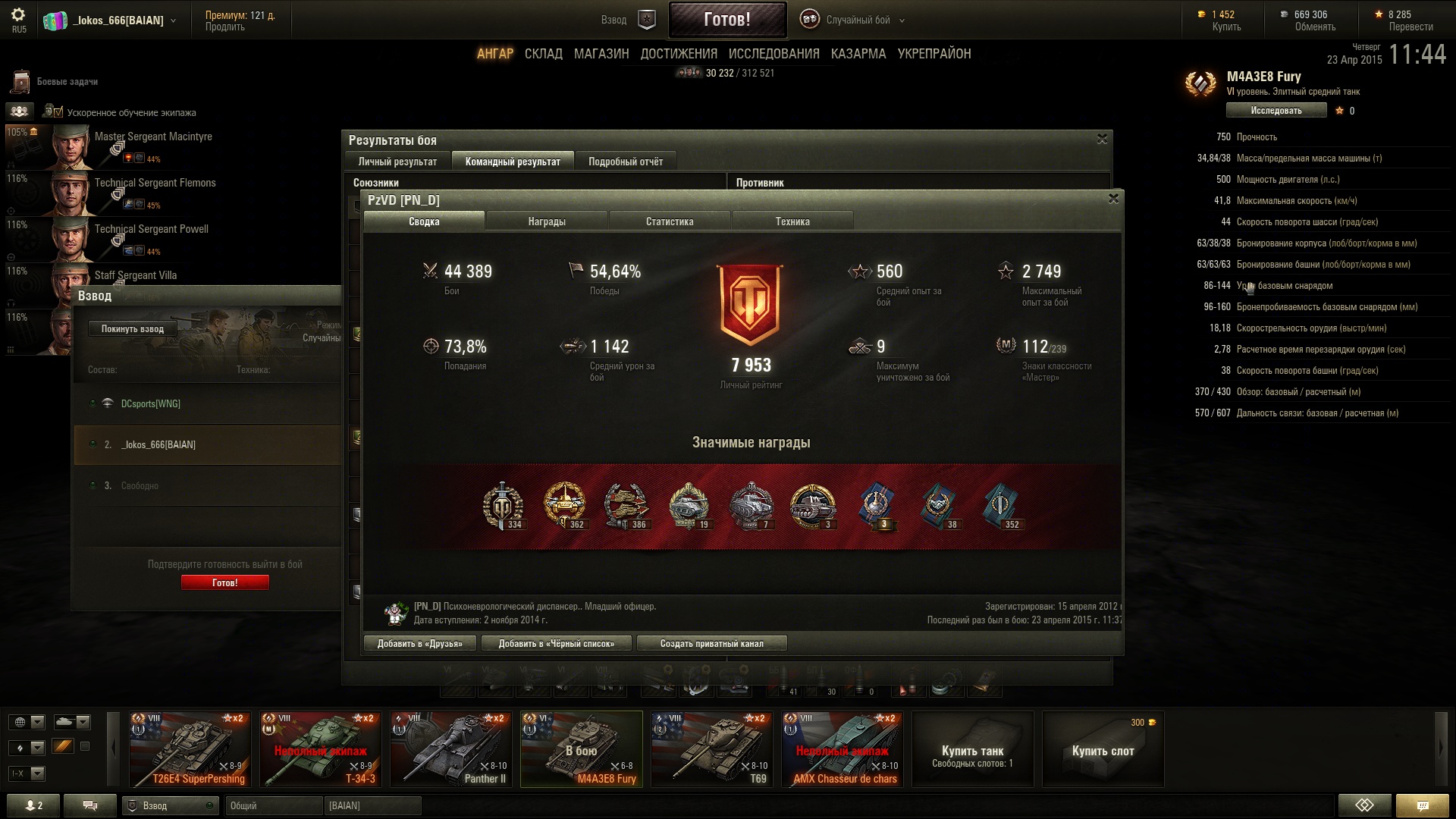
Task: Create a private channel with player
Action: [x=711, y=644]
